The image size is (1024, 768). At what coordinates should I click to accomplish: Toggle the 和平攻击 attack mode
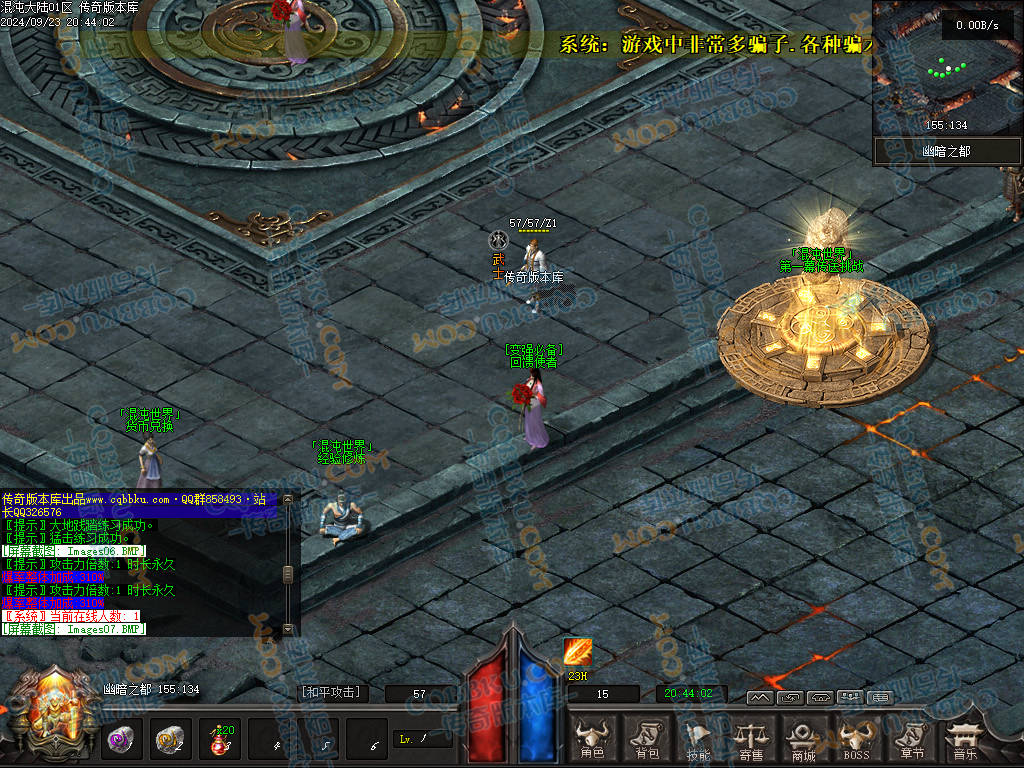pos(331,692)
